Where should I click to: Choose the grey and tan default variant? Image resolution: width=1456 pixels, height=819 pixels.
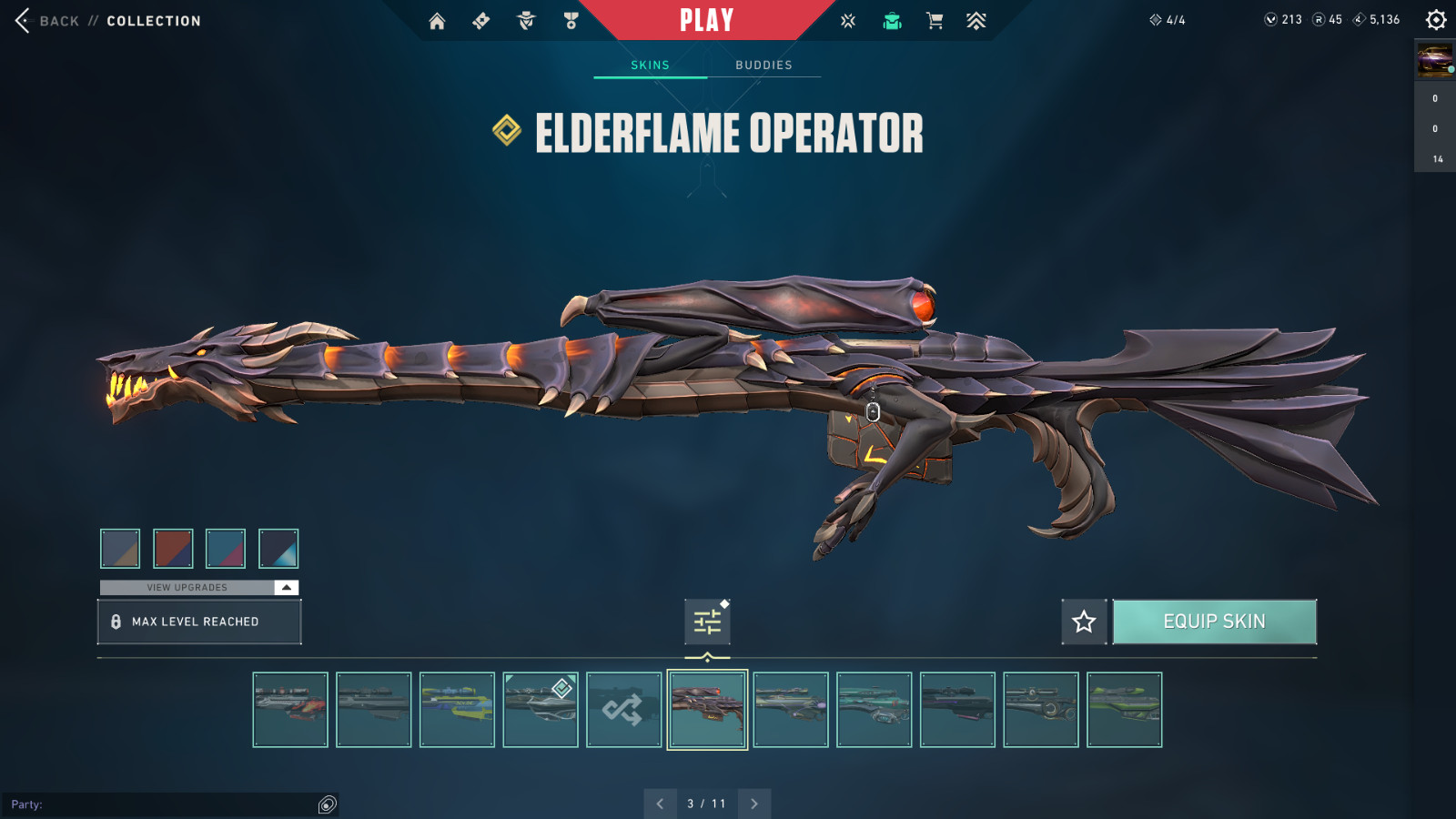(x=120, y=548)
